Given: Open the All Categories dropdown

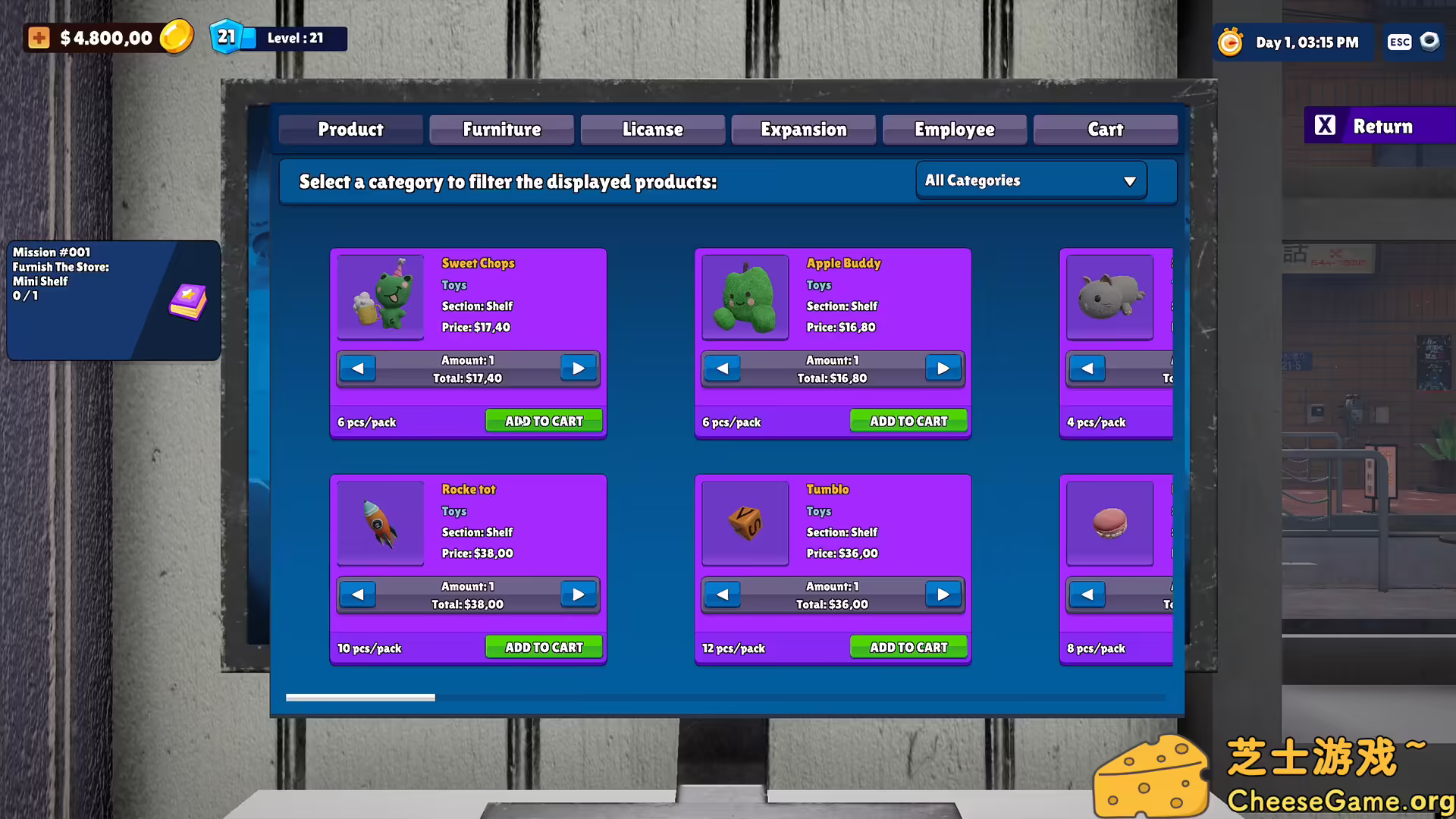Looking at the screenshot, I should [x=1030, y=180].
